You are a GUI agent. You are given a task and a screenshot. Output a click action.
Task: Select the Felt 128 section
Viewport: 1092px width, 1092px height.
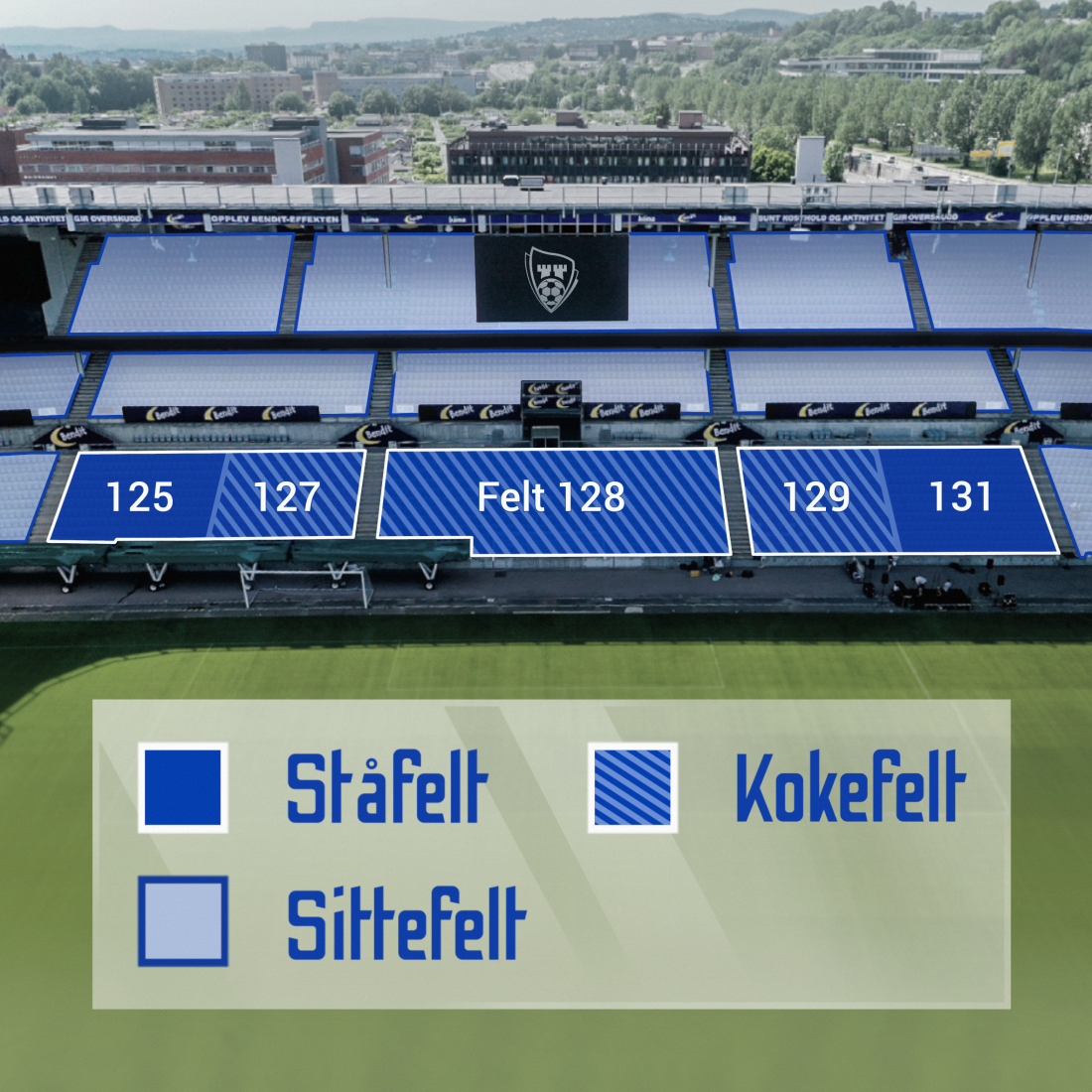[x=551, y=496]
